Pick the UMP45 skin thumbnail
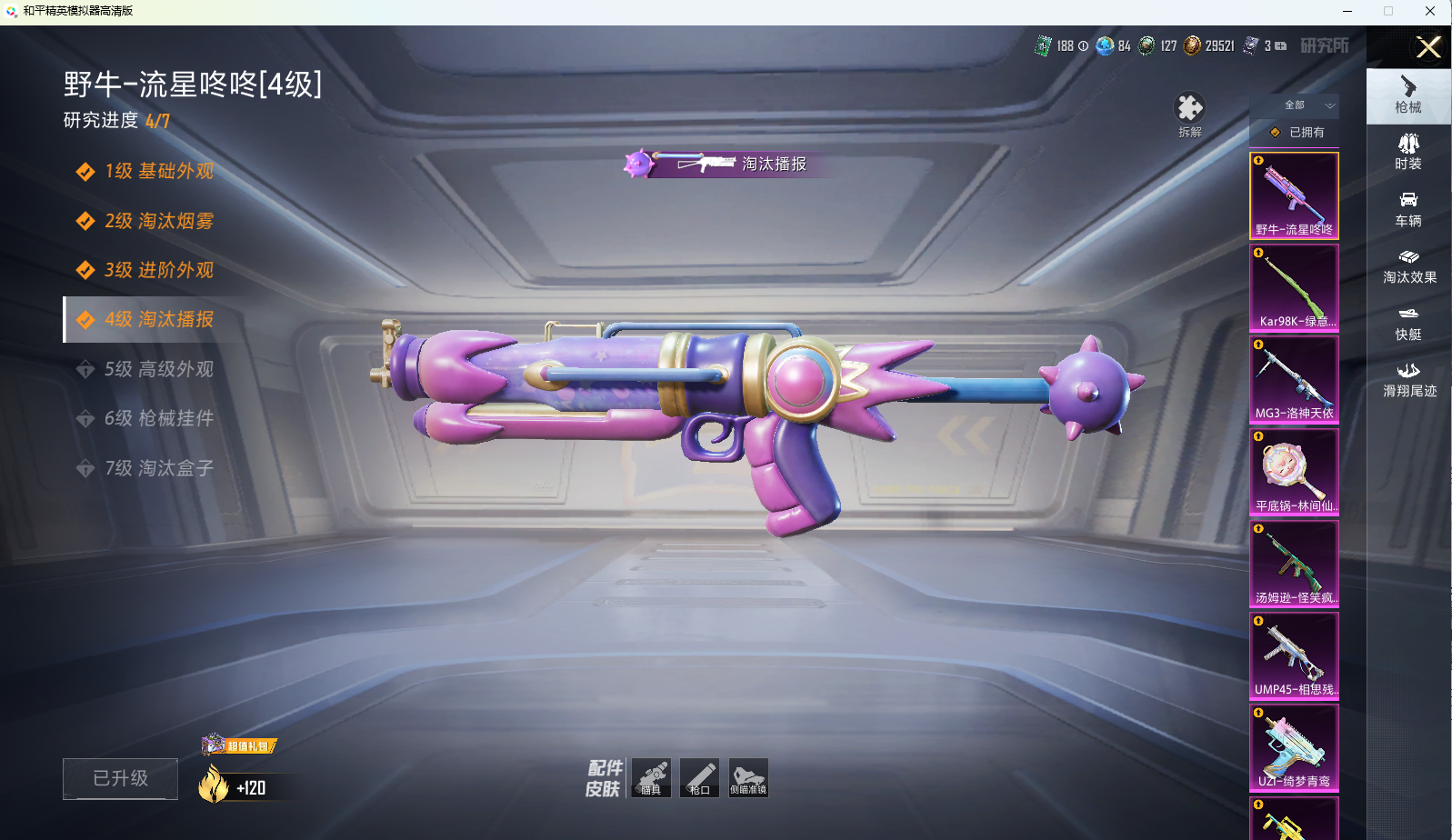 [1294, 655]
